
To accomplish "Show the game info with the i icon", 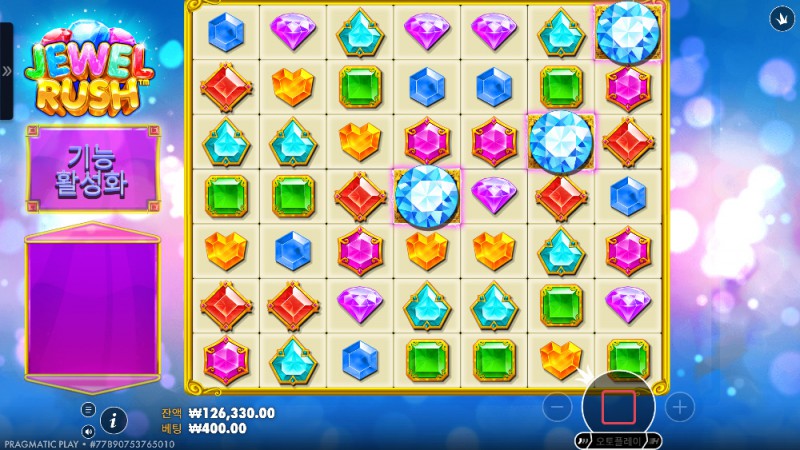I will click(114, 419).
